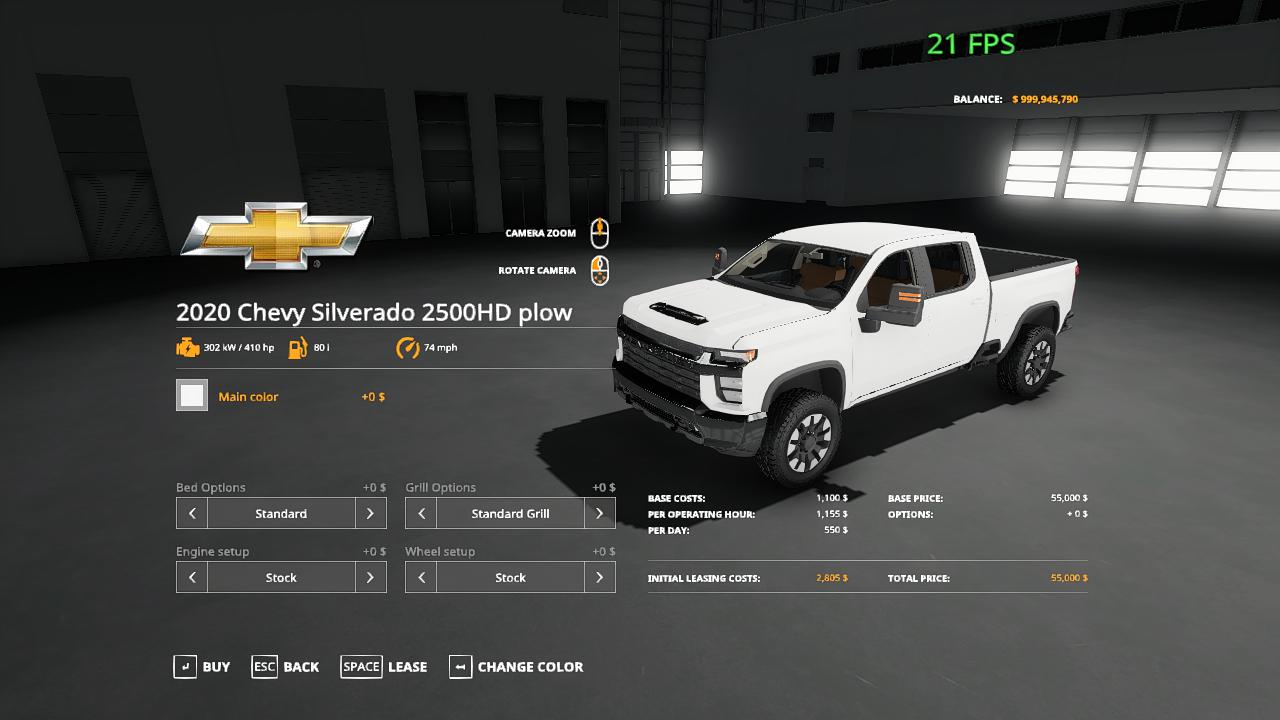Viewport: 1280px width, 720px height.
Task: Go to previous Bed Options choice
Action: tap(192, 513)
